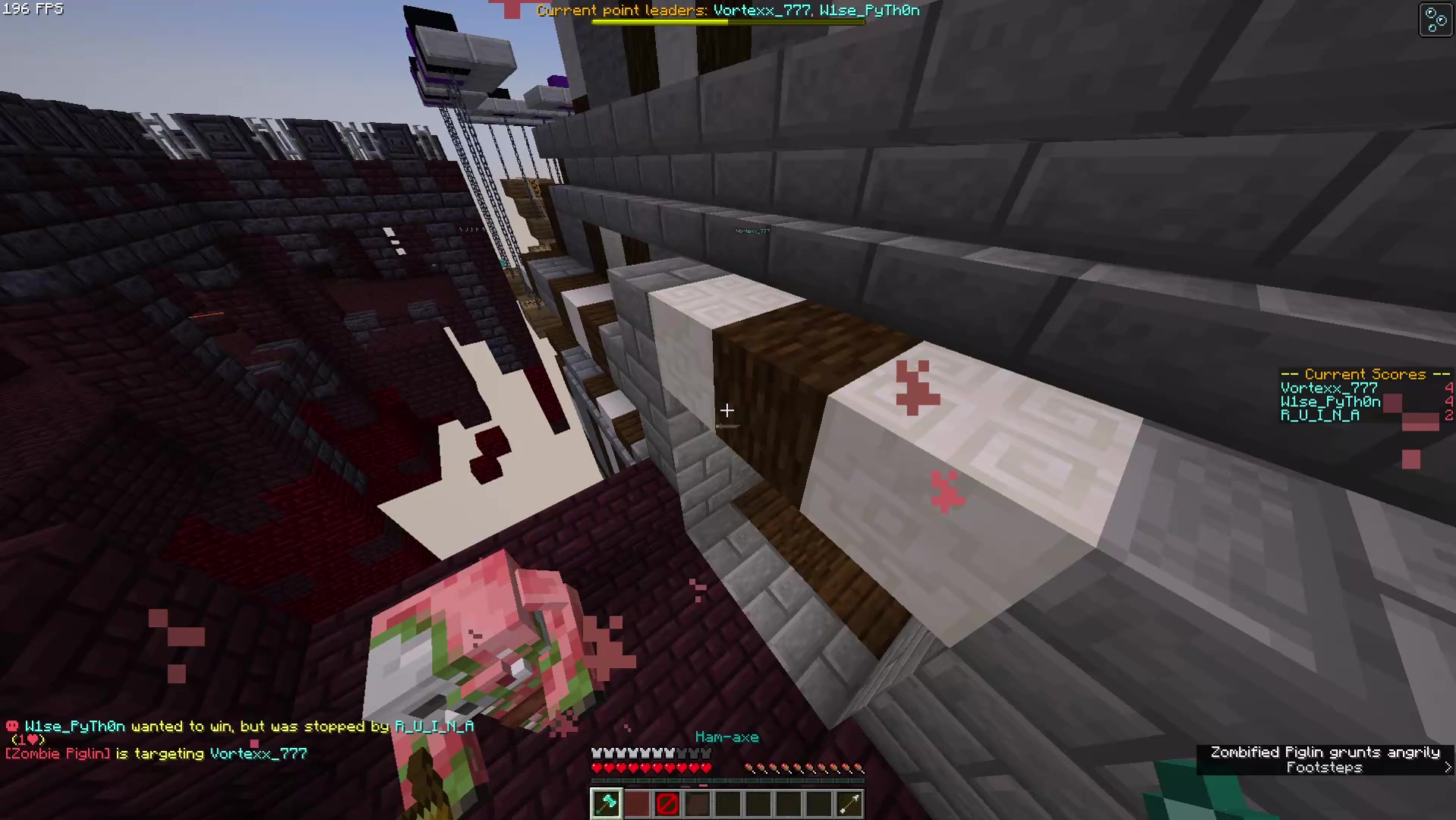Viewport: 1456px width, 820px height.
Task: Select the Ham-axe in the first hotbar slot
Action: (x=606, y=803)
